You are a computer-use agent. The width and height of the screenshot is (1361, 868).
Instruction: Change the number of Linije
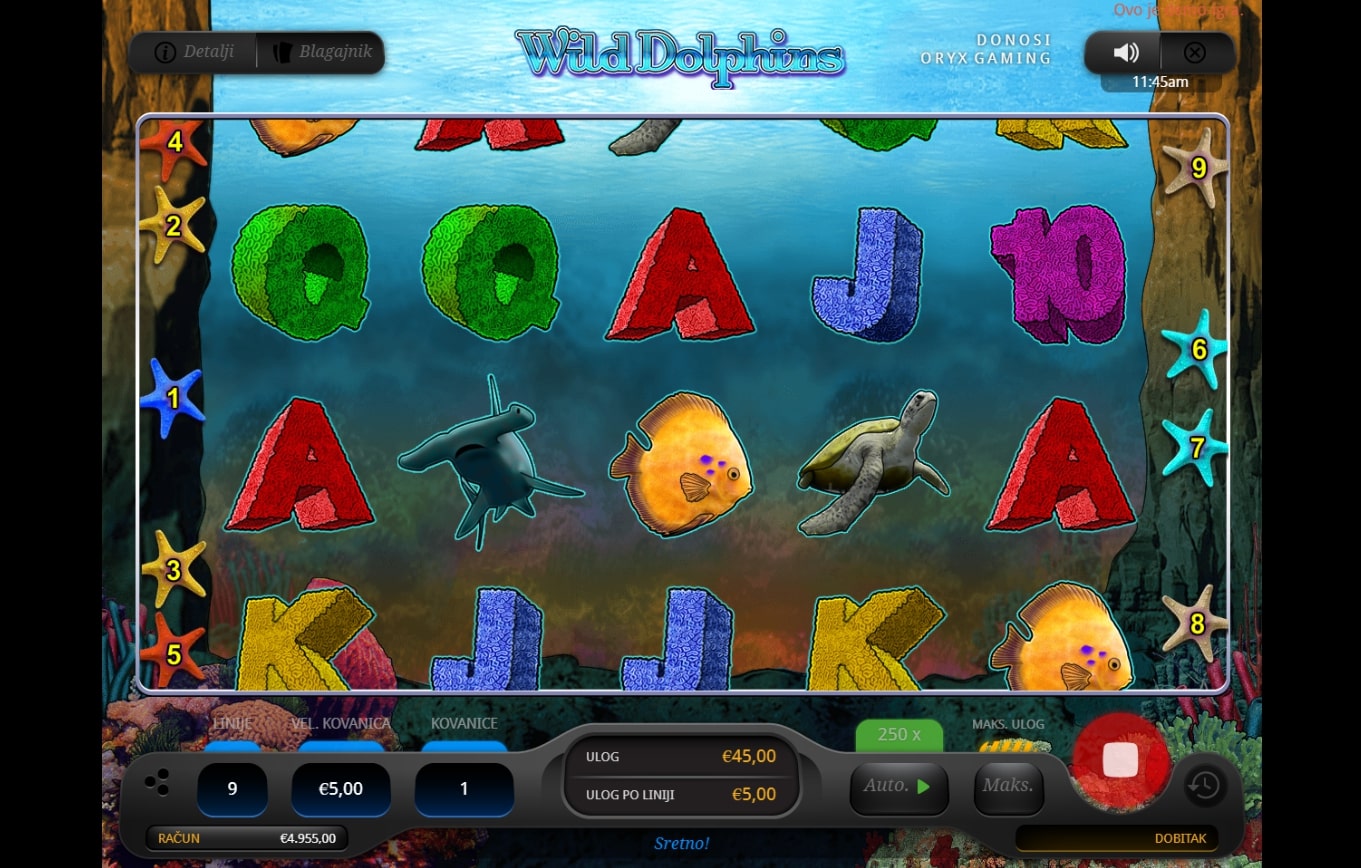coord(232,789)
